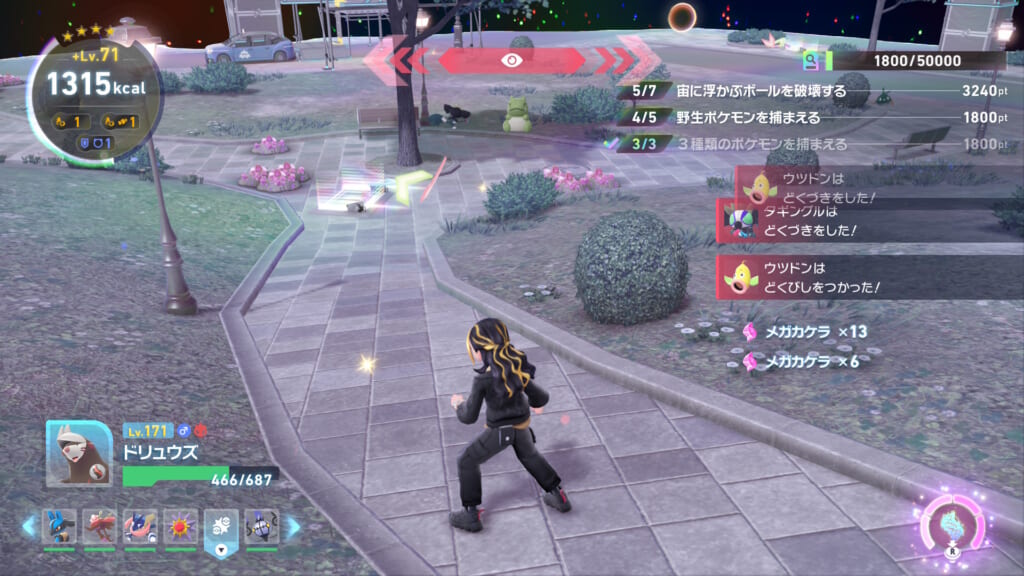Switch to the red Hawlucha party slot
The image size is (1024, 576).
(x=99, y=526)
